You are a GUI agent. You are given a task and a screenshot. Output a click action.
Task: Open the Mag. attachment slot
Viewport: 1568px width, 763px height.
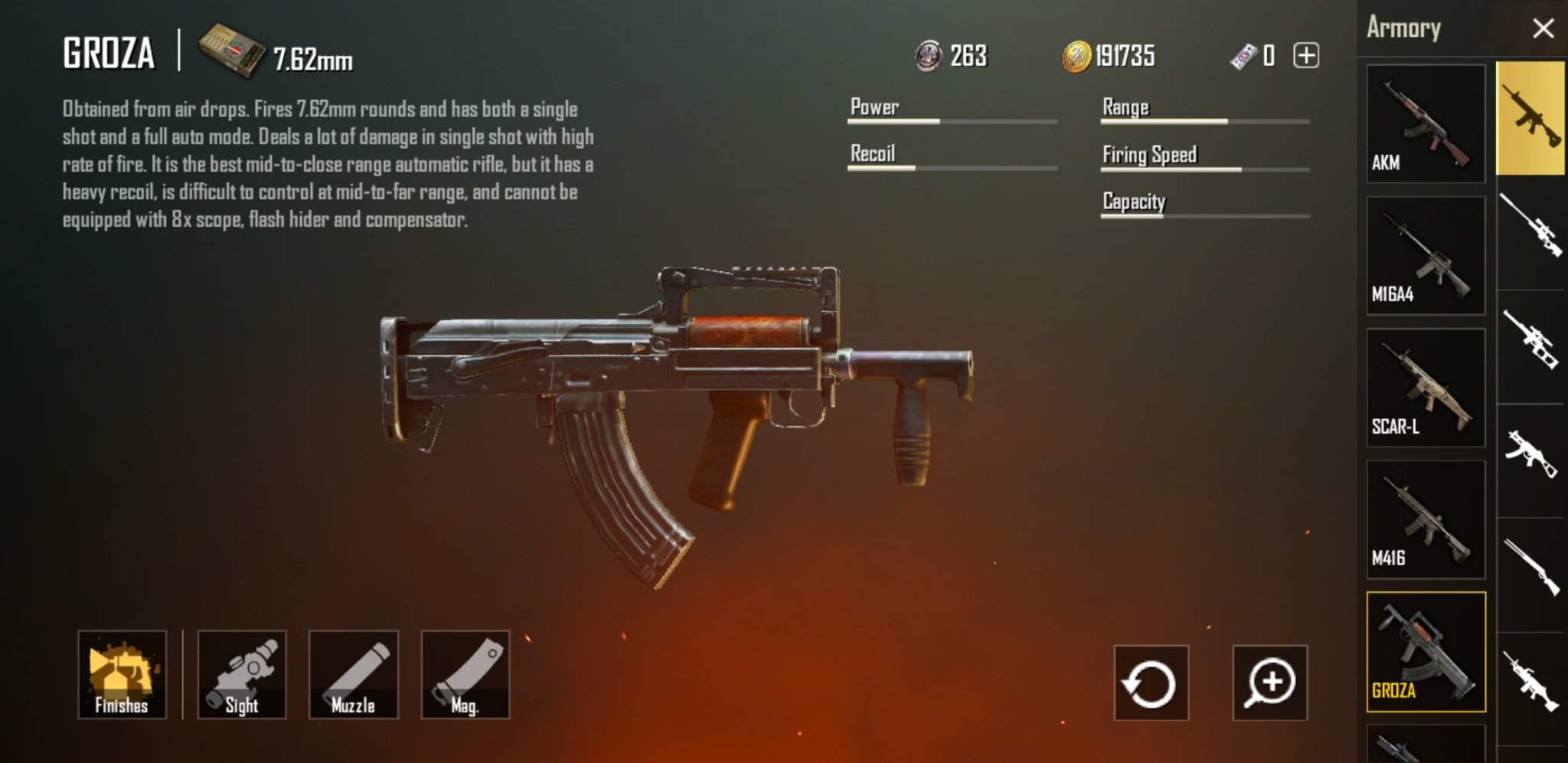point(465,675)
